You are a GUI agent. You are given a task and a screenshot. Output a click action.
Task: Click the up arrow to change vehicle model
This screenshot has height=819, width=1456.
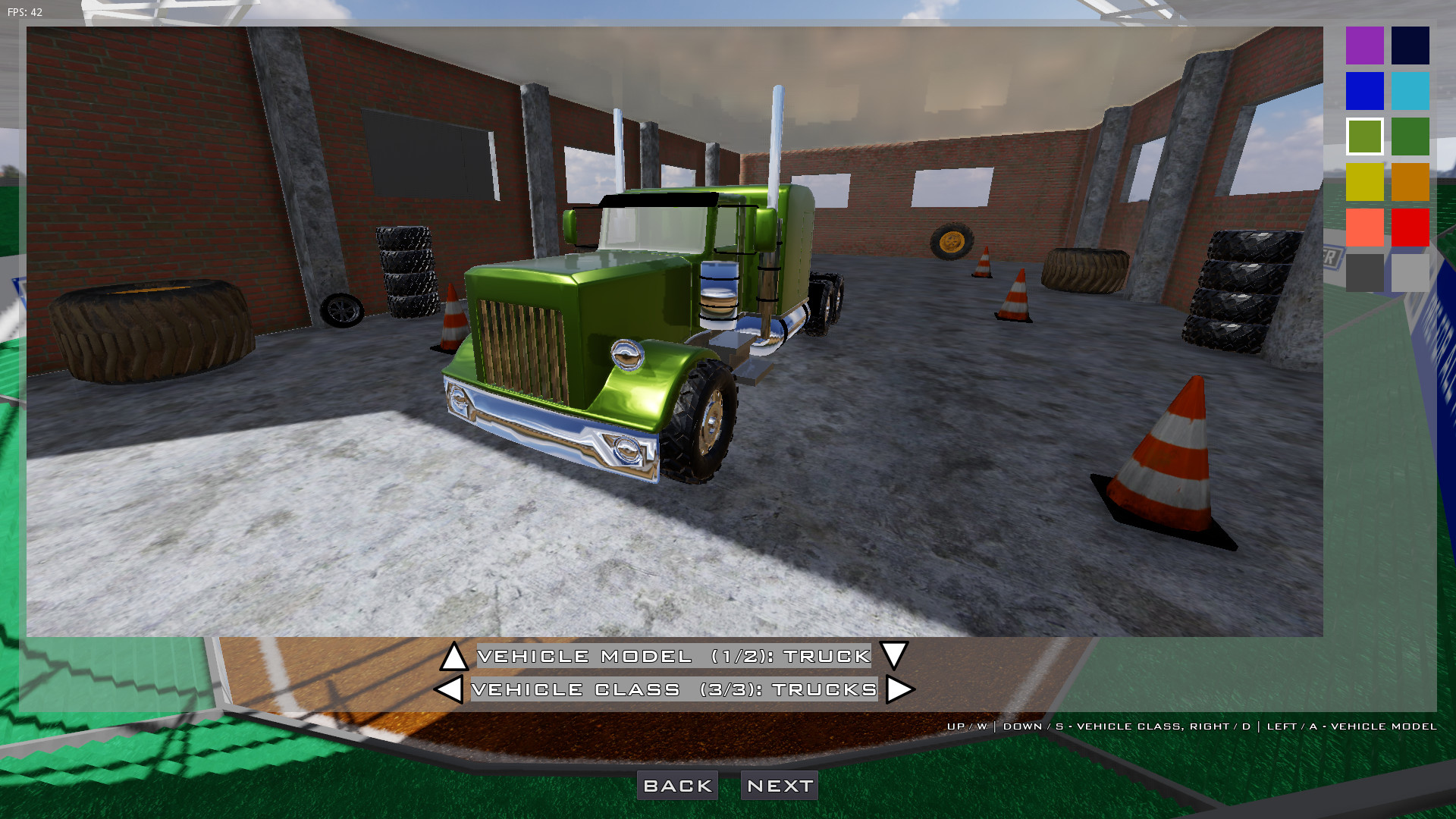[x=454, y=657]
